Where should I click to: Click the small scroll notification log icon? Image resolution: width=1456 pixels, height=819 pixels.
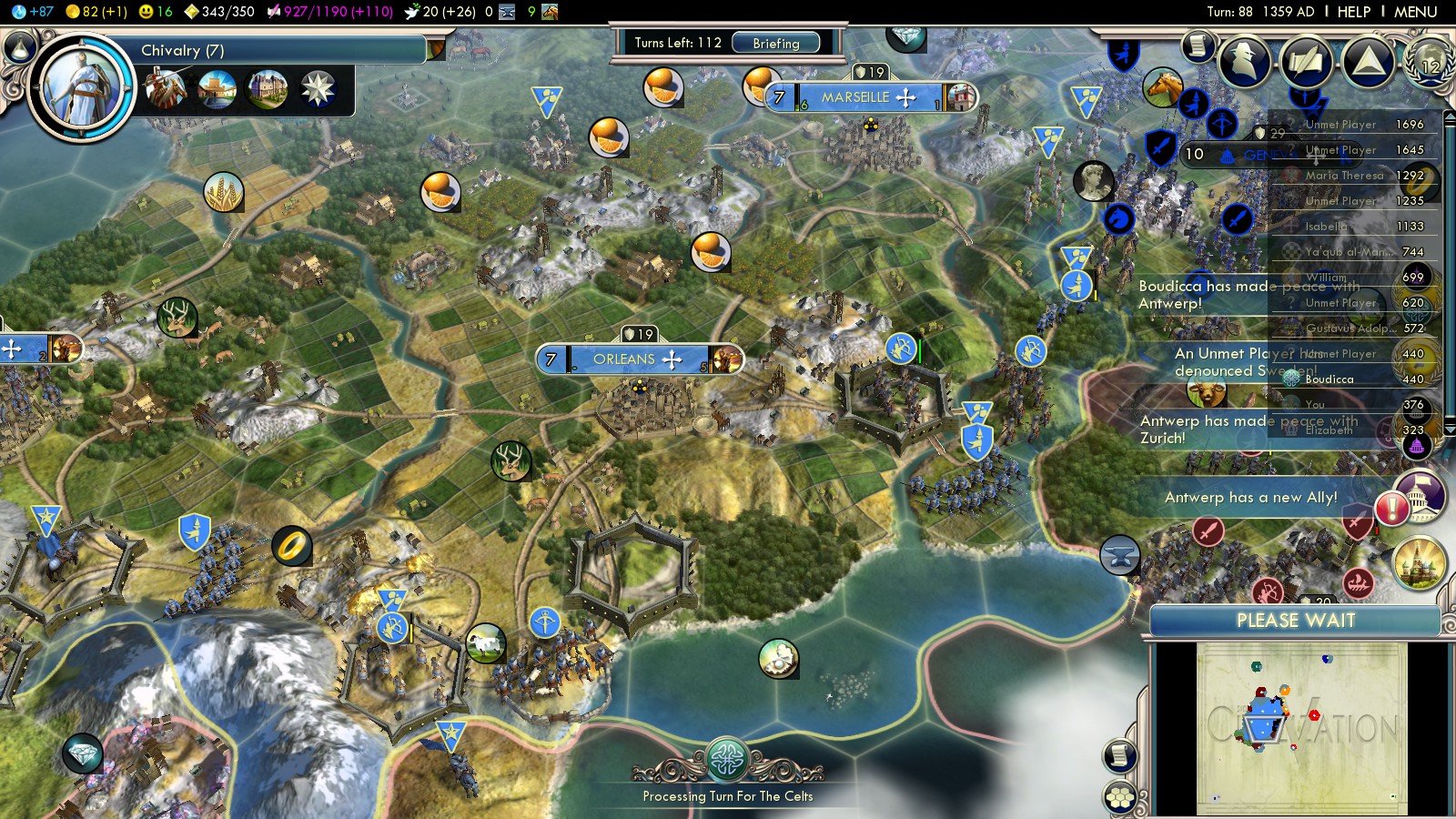[1198, 45]
